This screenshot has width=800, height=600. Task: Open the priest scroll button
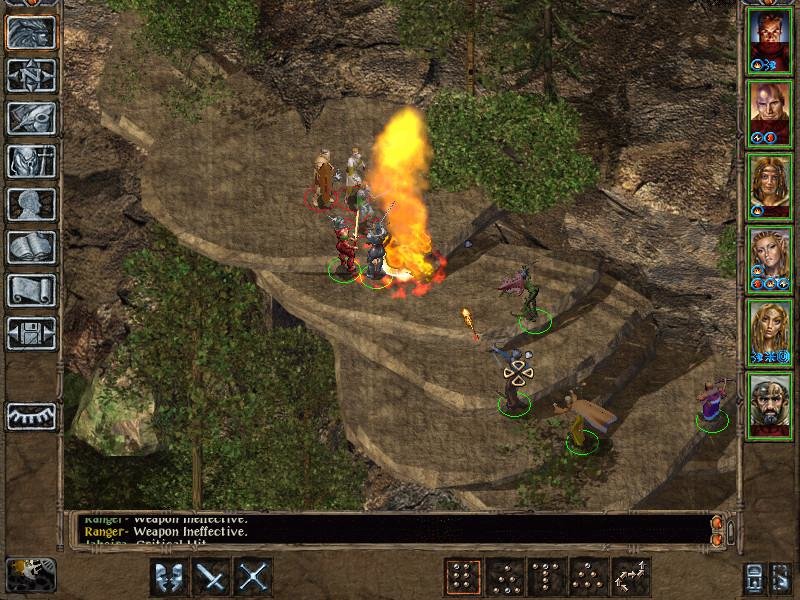31,290
